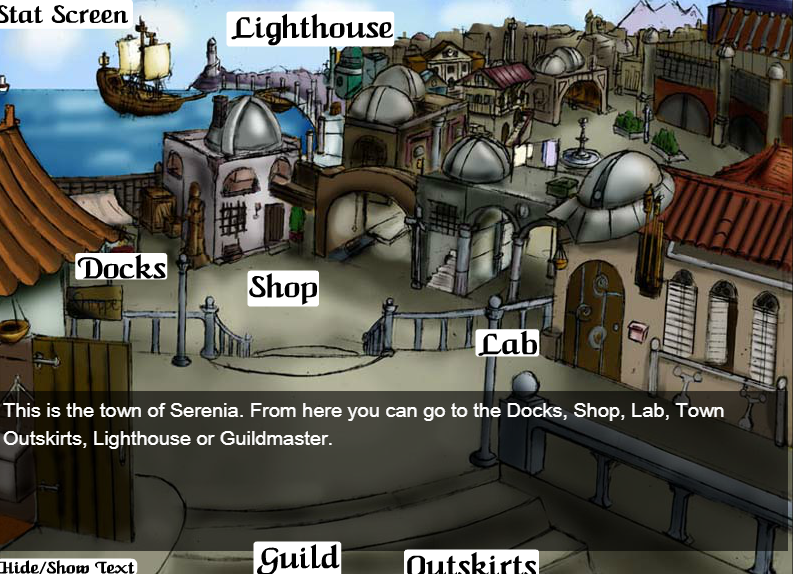Screen dimensions: 793x574
Task: Visit the Lab
Action: click(508, 344)
